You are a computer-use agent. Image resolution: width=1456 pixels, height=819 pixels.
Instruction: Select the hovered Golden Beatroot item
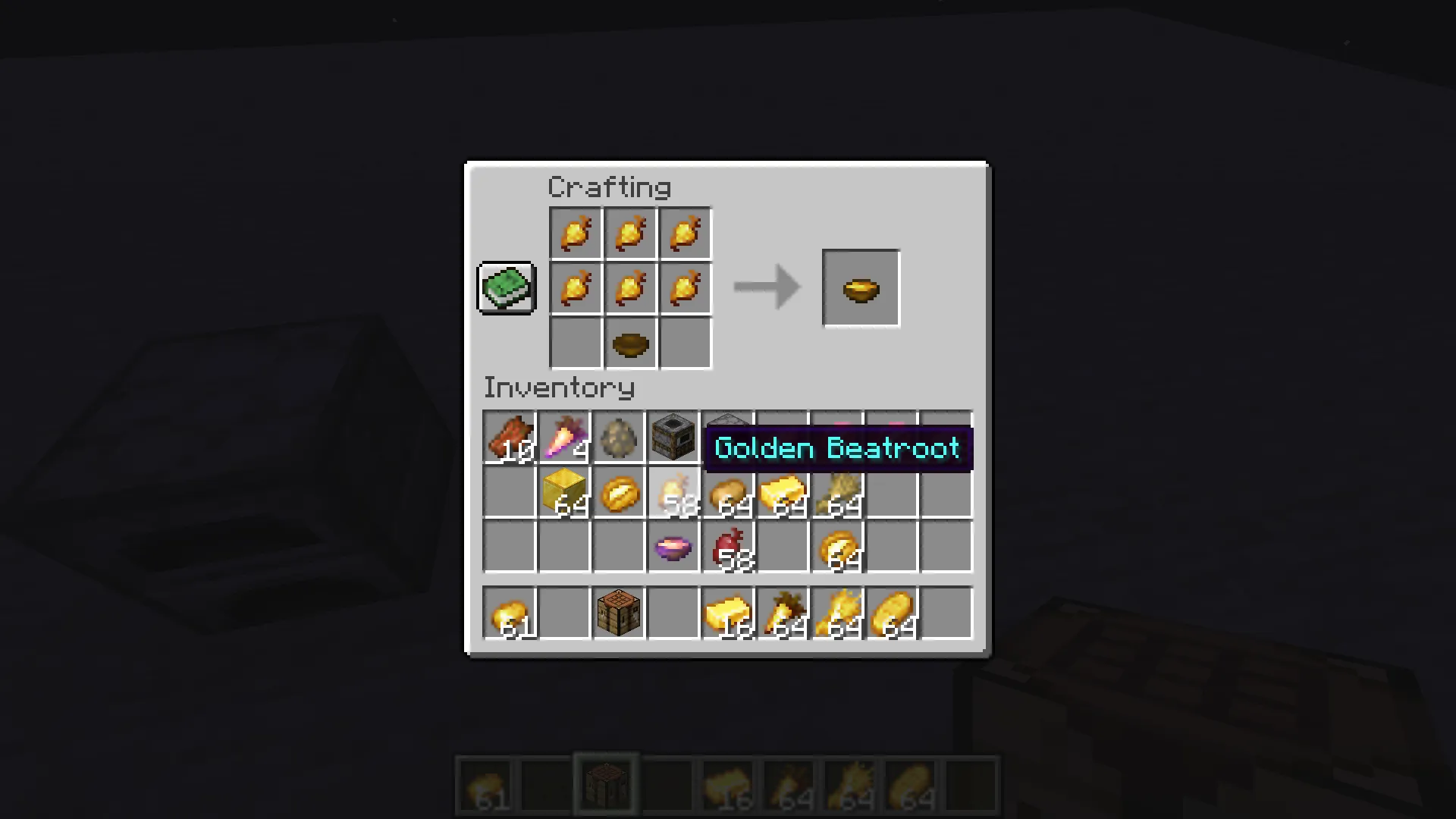[673, 493]
